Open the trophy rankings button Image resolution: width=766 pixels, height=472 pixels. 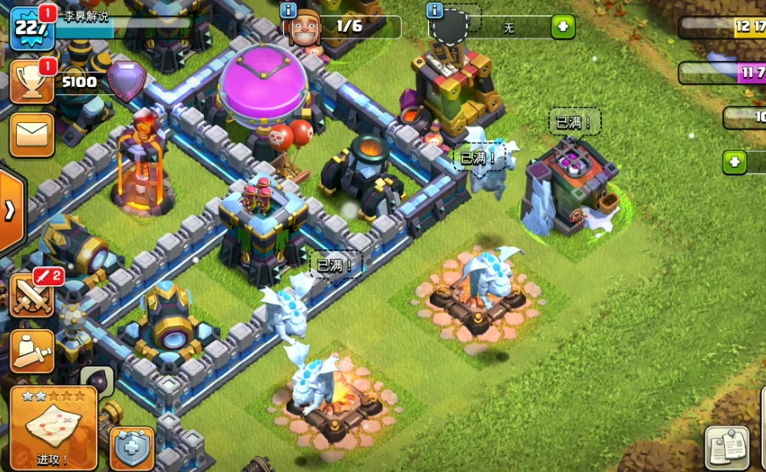30,82
